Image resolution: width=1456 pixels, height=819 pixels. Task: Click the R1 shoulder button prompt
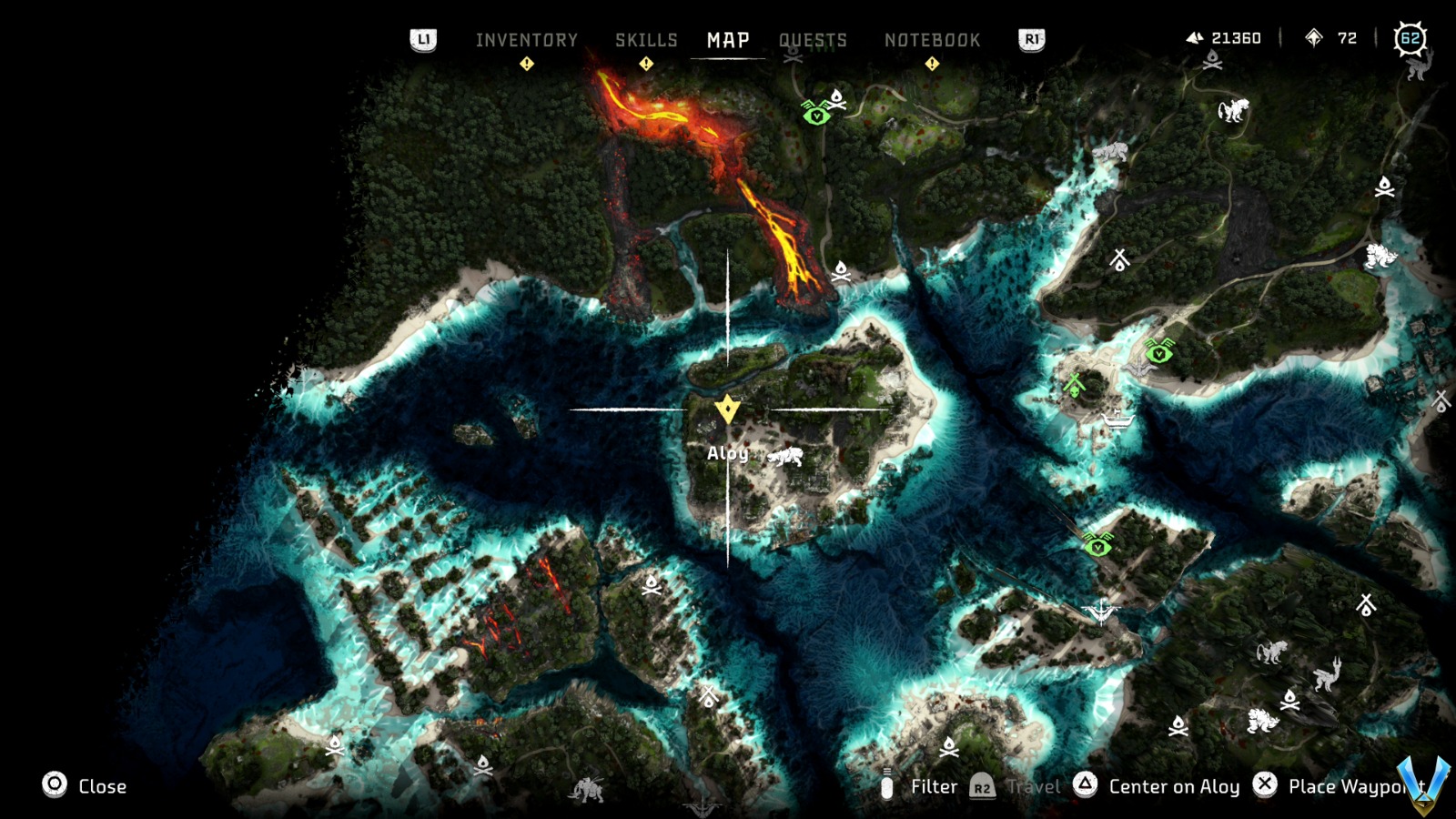click(x=1030, y=39)
